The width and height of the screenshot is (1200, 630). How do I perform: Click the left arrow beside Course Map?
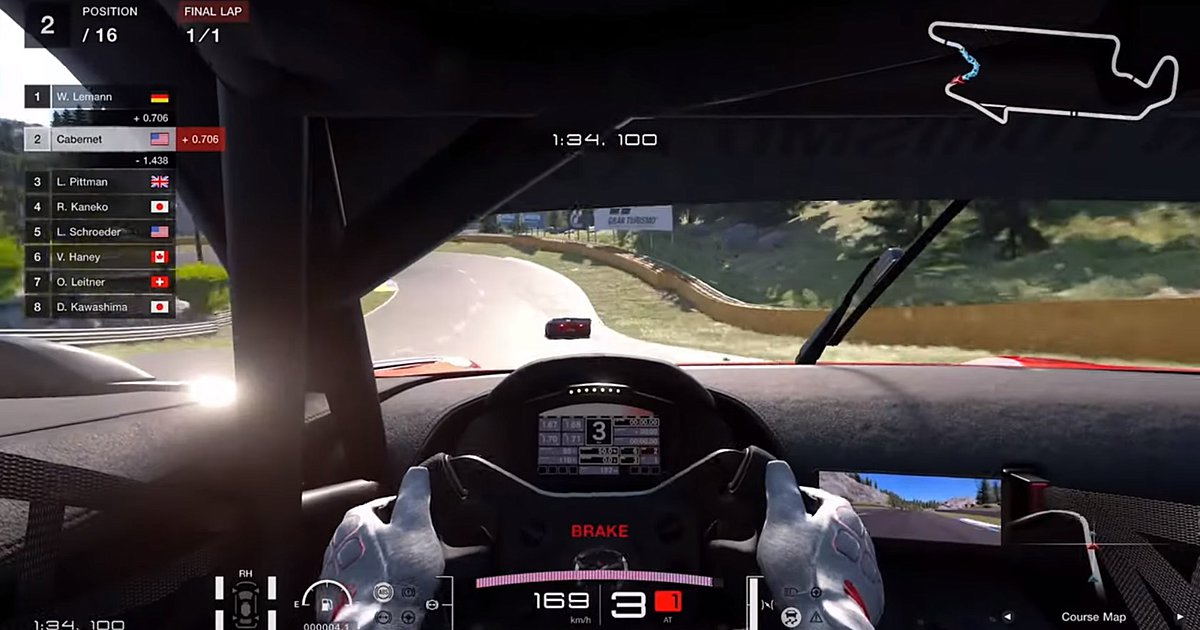pyautogui.click(x=1008, y=617)
